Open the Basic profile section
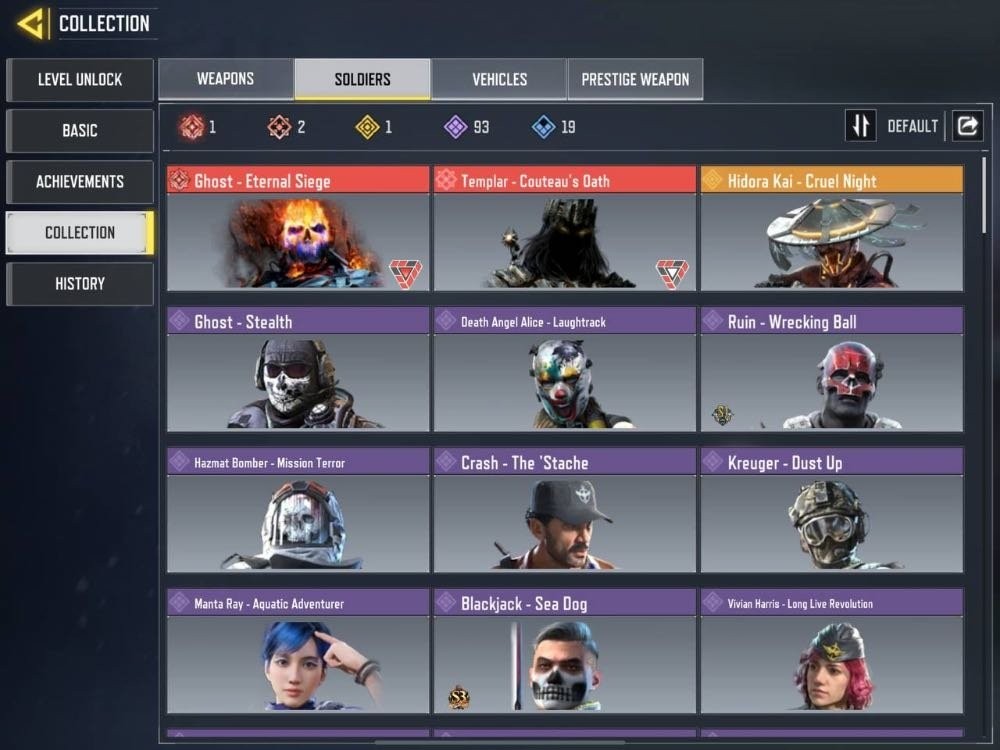 pyautogui.click(x=80, y=130)
